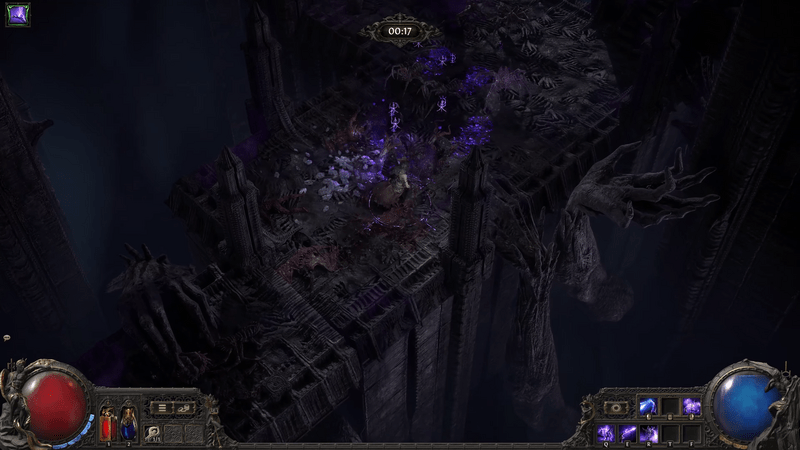Screen dimensions: 800x450
Task: Use the blue mana flask
Action: pyautogui.click(x=128, y=425)
